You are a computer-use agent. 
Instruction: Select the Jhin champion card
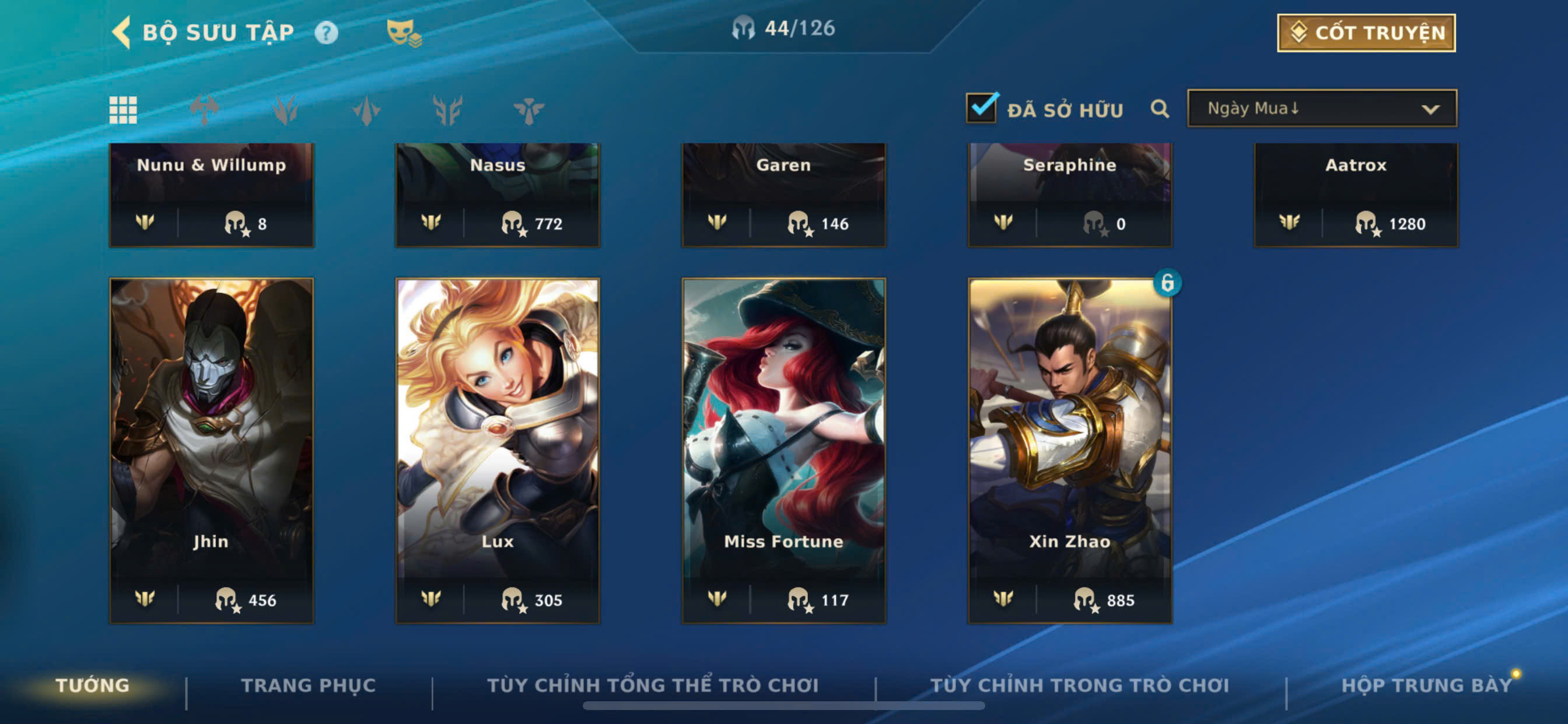(x=211, y=450)
